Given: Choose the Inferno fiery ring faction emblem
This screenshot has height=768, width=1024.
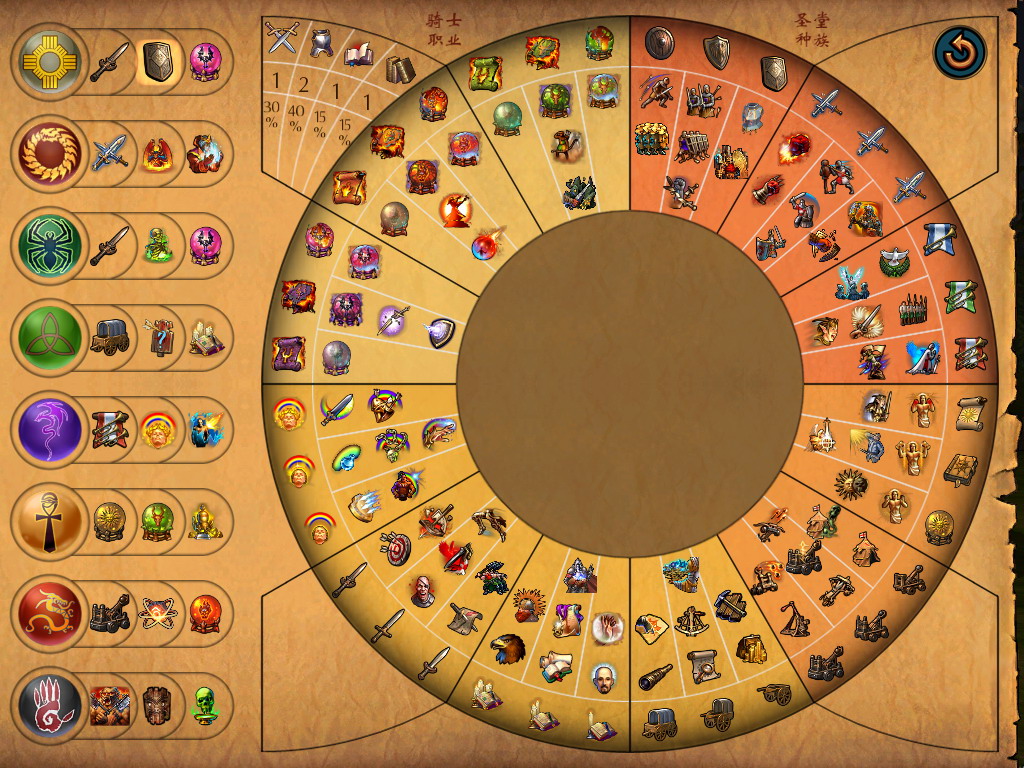Looking at the screenshot, I should pos(50,153).
